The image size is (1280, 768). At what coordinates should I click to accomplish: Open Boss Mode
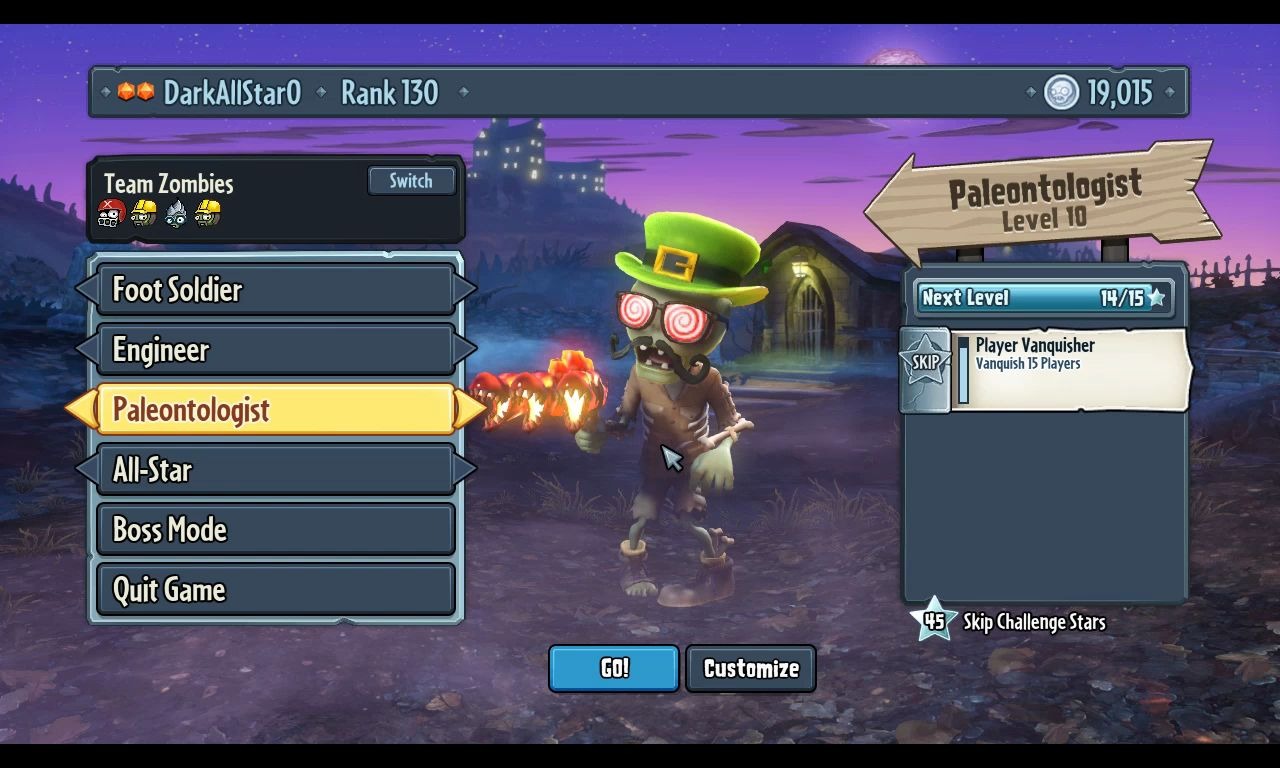[x=275, y=530]
